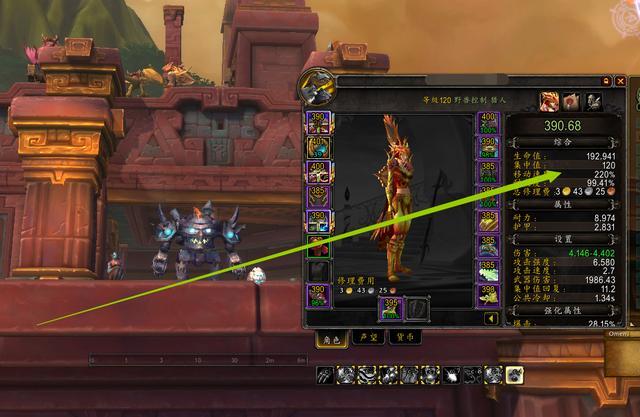Select the item level 400 hands slot
This screenshot has width=640, height=417.
click(489, 124)
